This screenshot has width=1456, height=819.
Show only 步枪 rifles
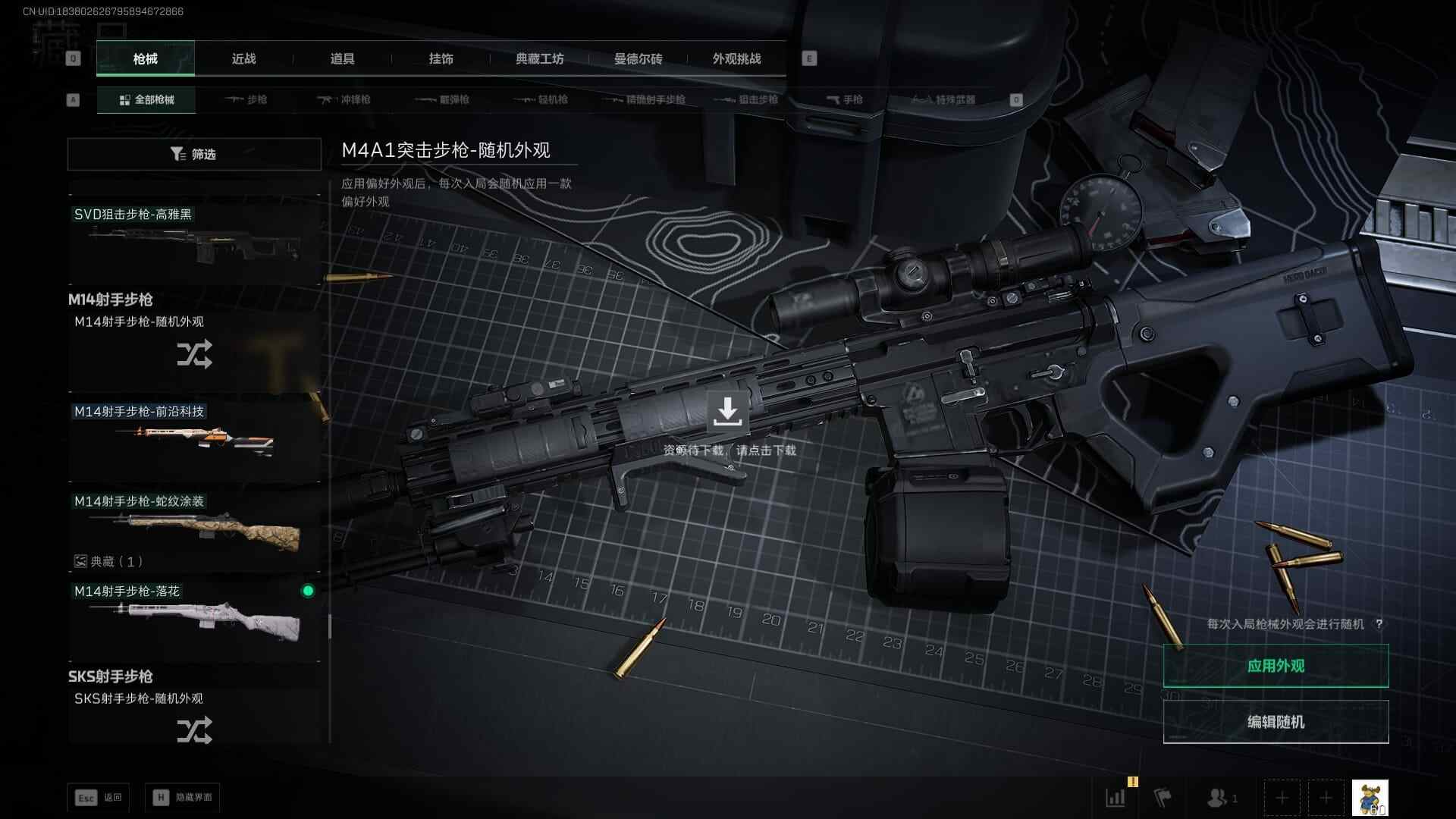[x=246, y=100]
